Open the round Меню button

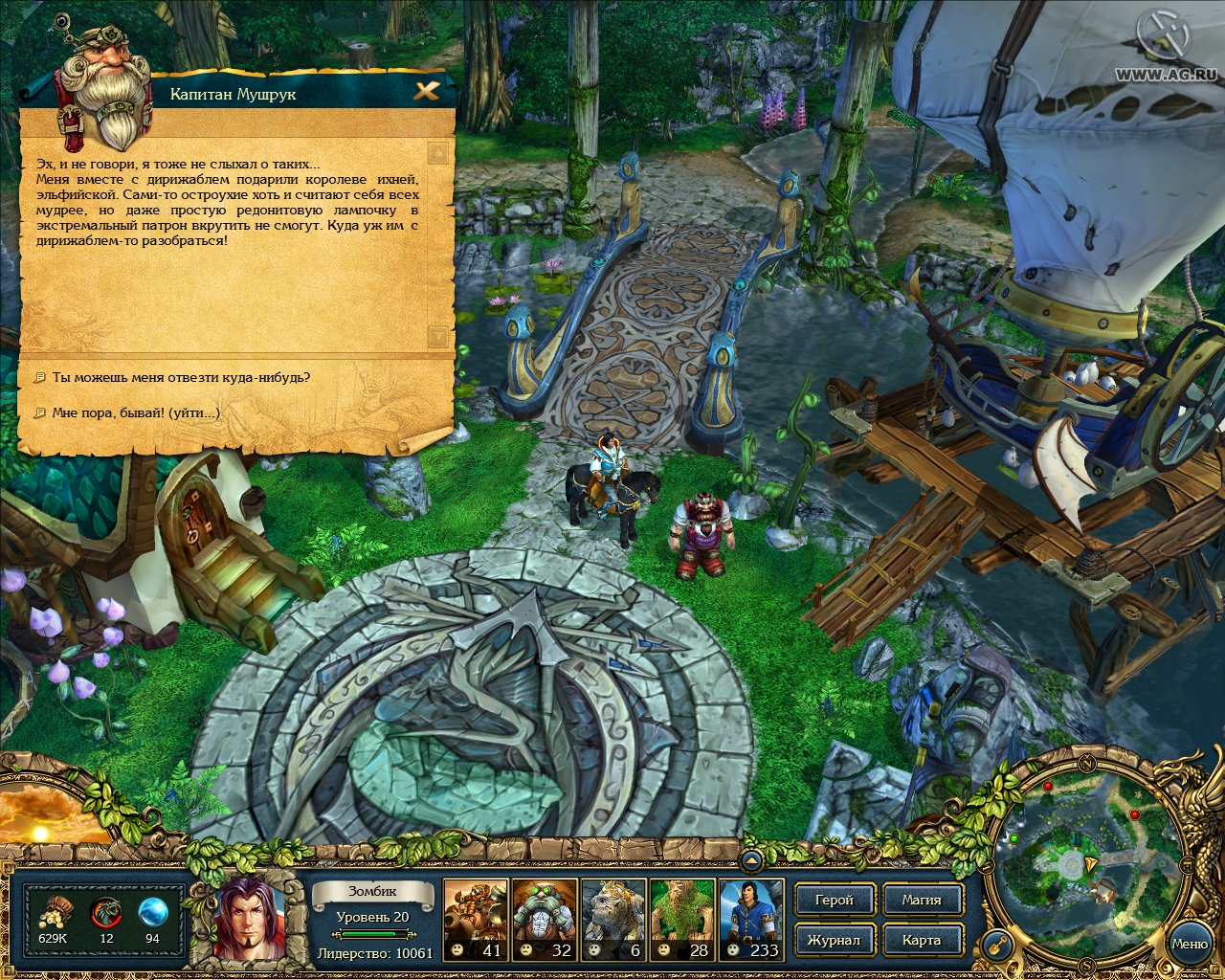1189,944
